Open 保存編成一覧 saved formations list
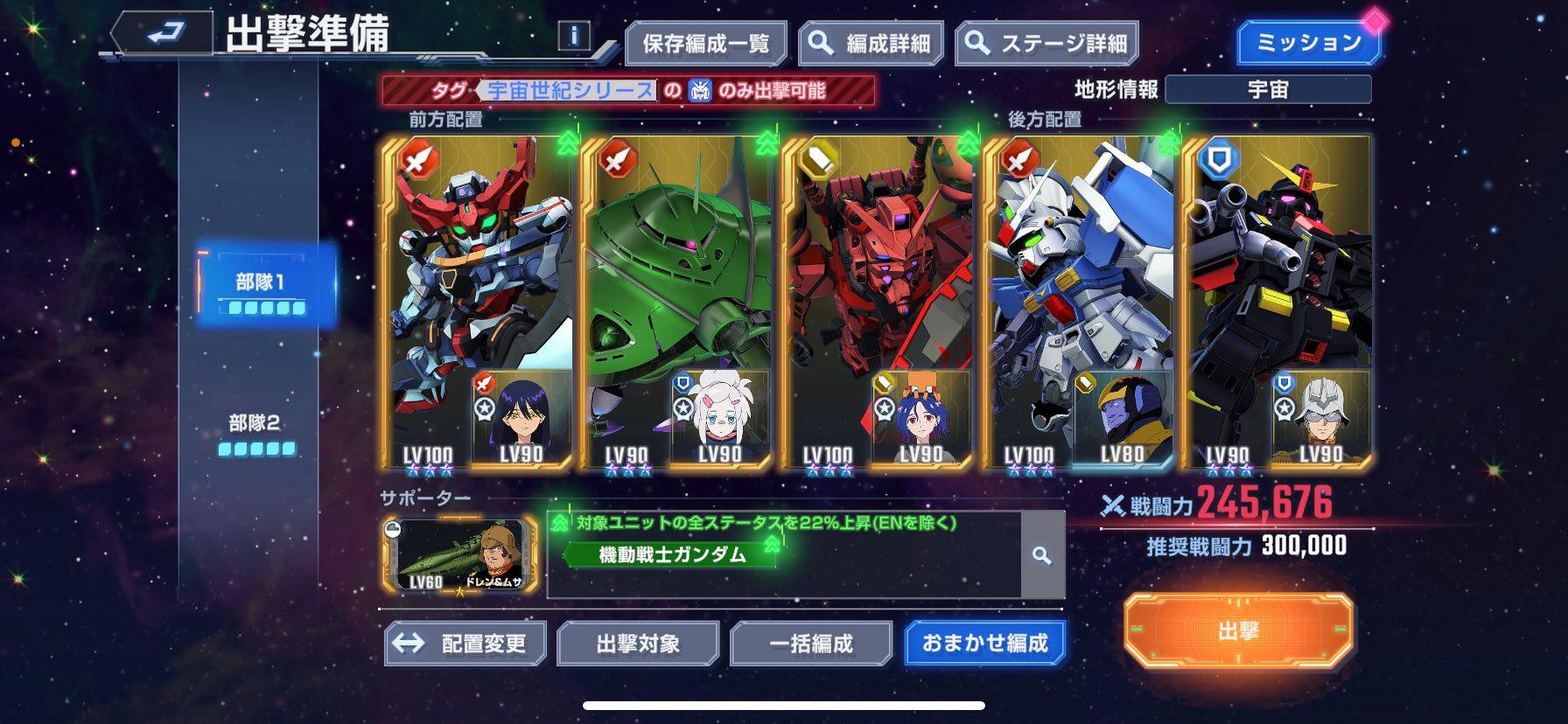This screenshot has width=1568, height=724. [x=707, y=41]
